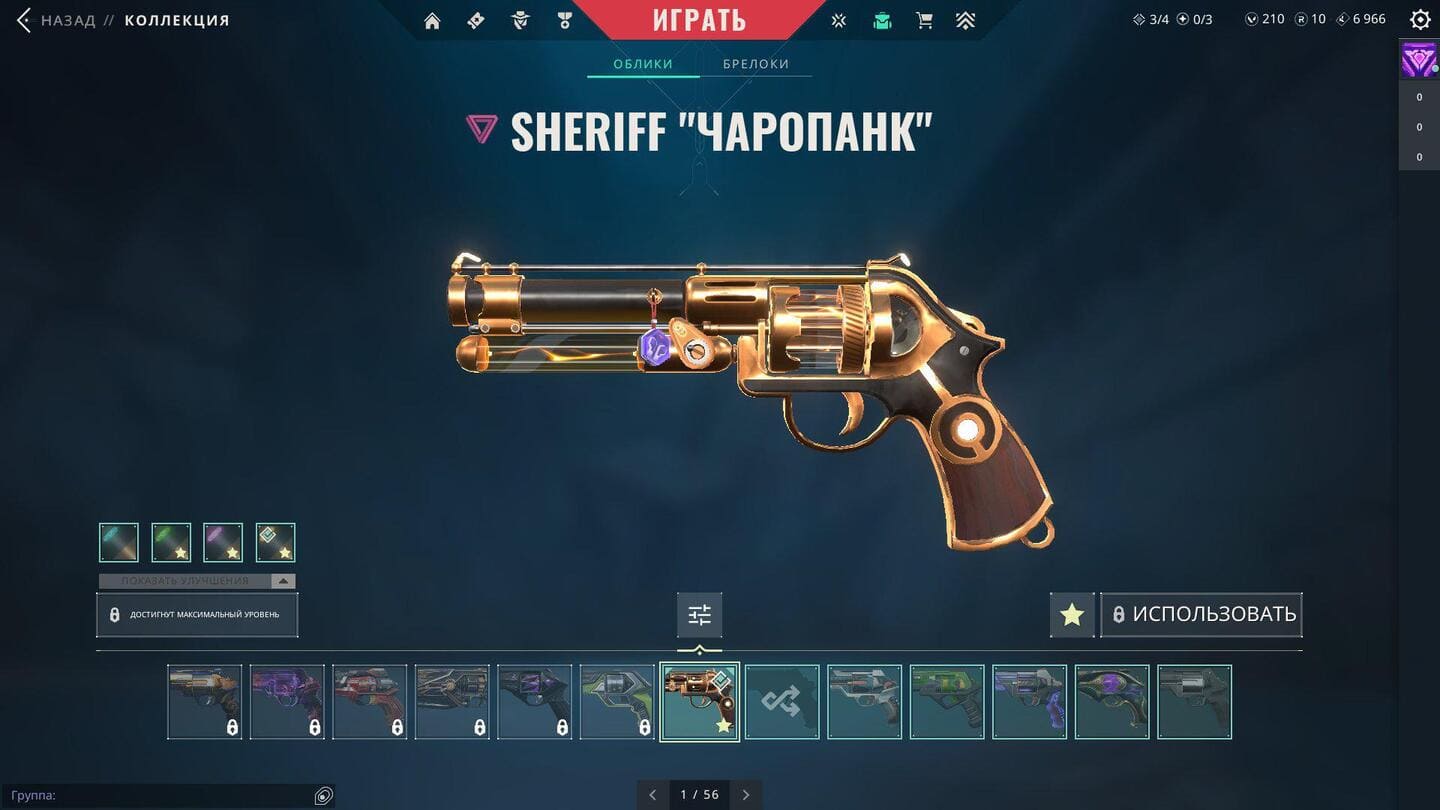The image size is (1440, 810).
Task: Choose the green variant swatch
Action: tap(171, 543)
